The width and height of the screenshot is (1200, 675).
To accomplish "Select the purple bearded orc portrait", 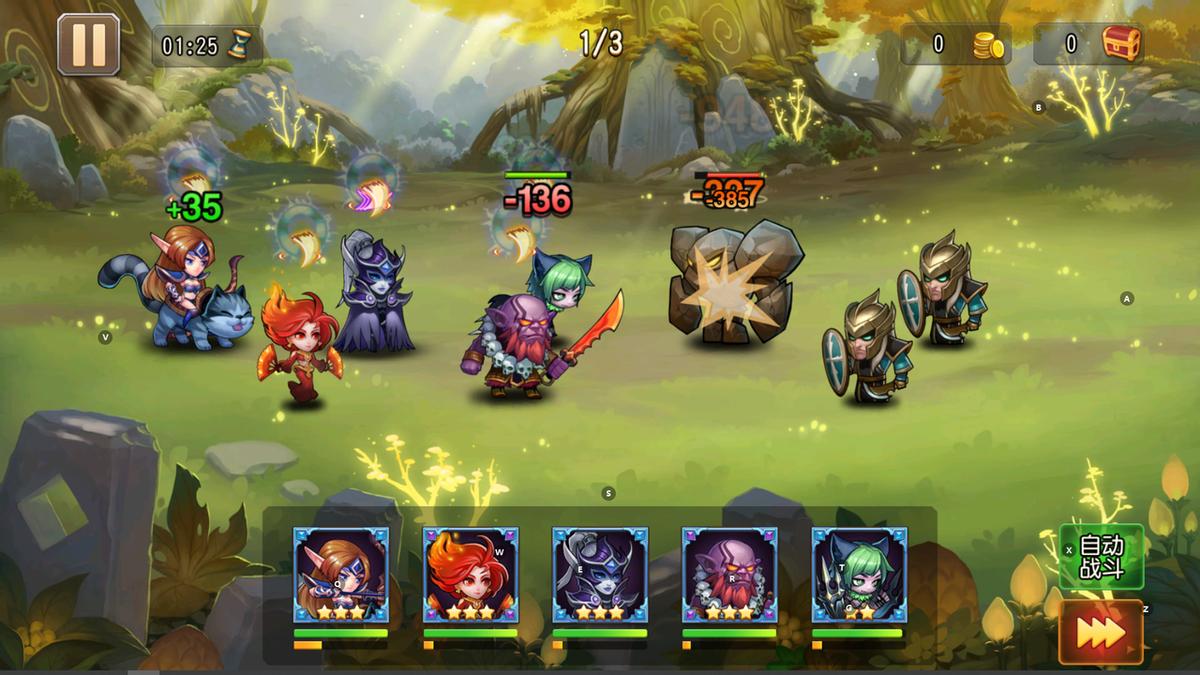I will coord(729,575).
